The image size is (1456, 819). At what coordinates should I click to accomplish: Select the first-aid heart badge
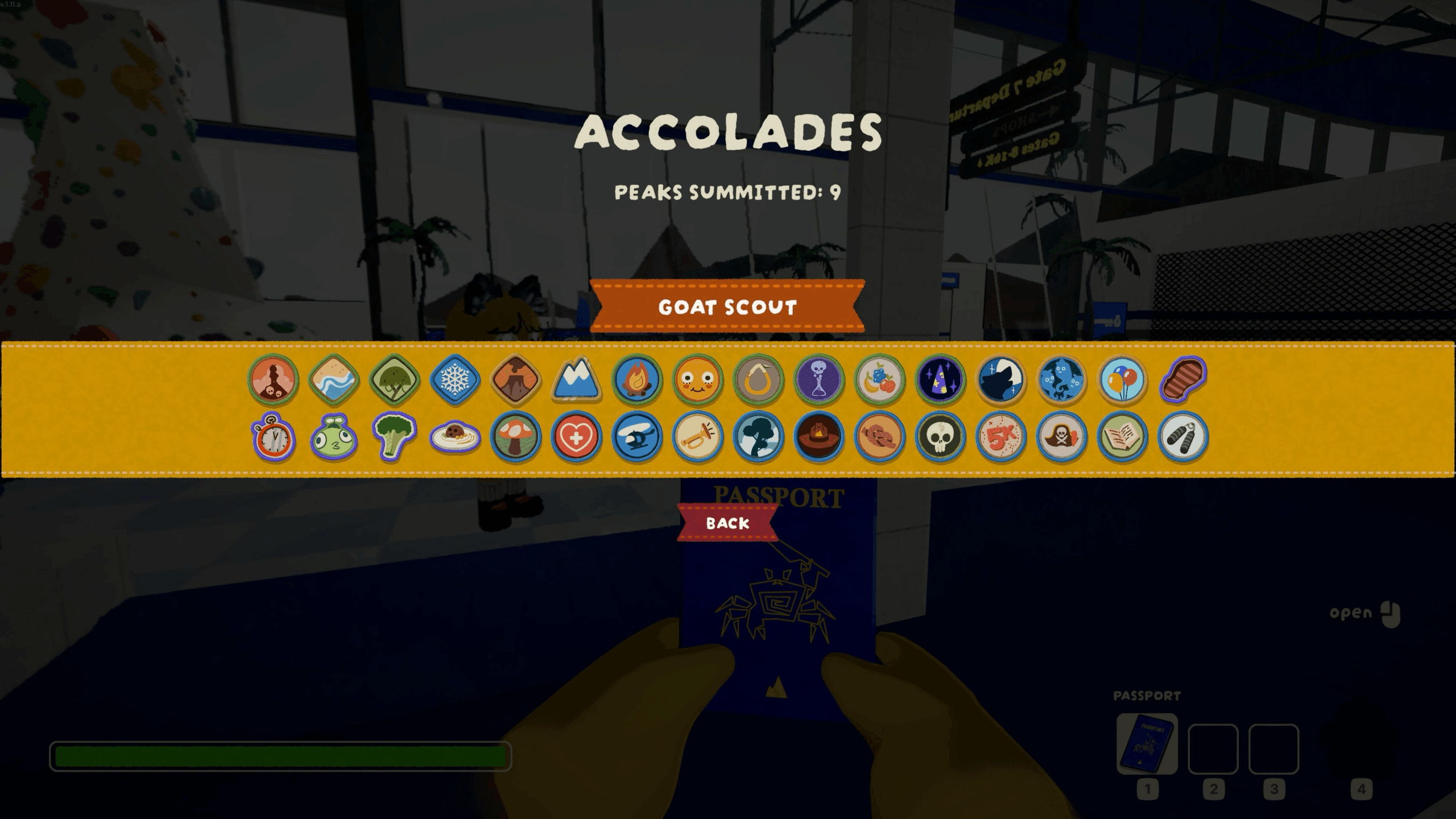tap(577, 438)
